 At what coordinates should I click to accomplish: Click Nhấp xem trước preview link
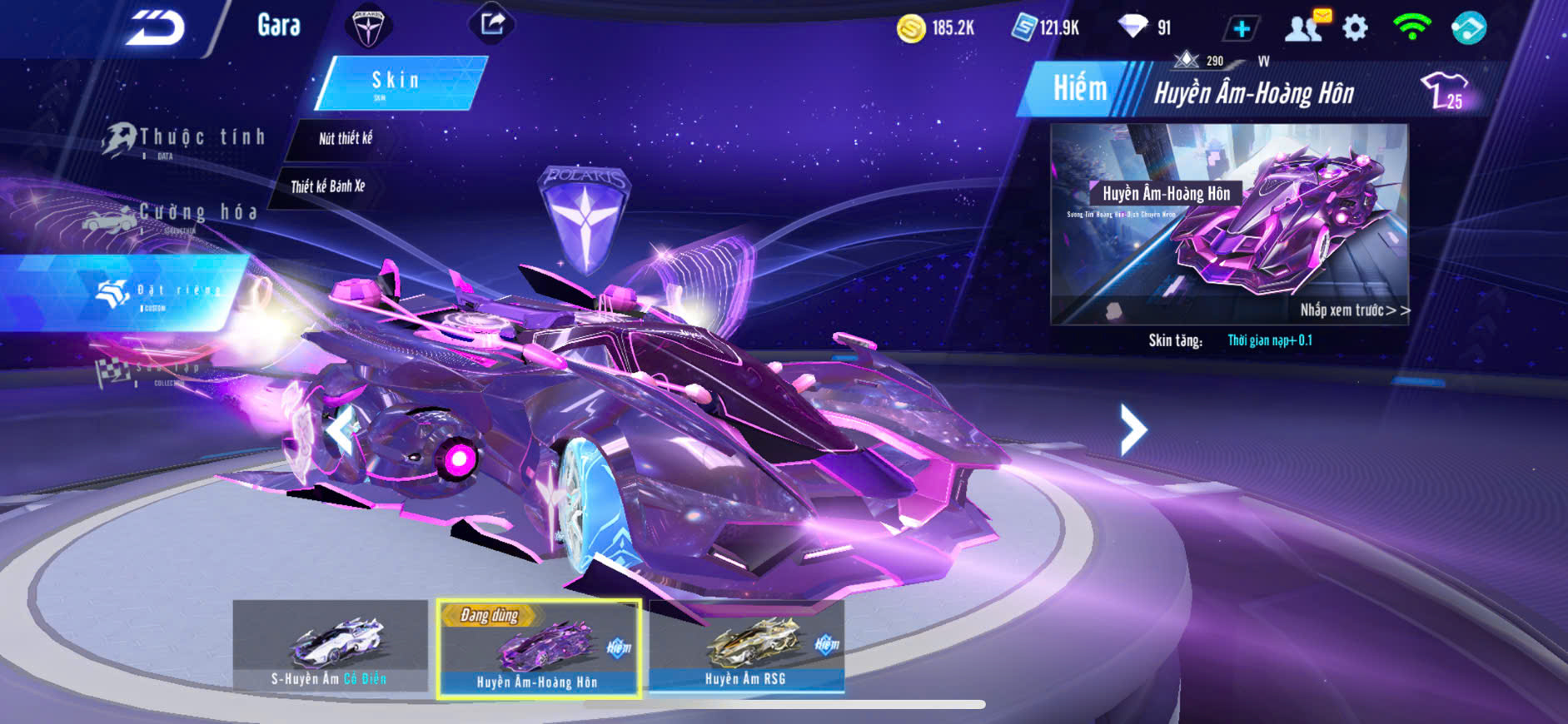(x=1354, y=310)
